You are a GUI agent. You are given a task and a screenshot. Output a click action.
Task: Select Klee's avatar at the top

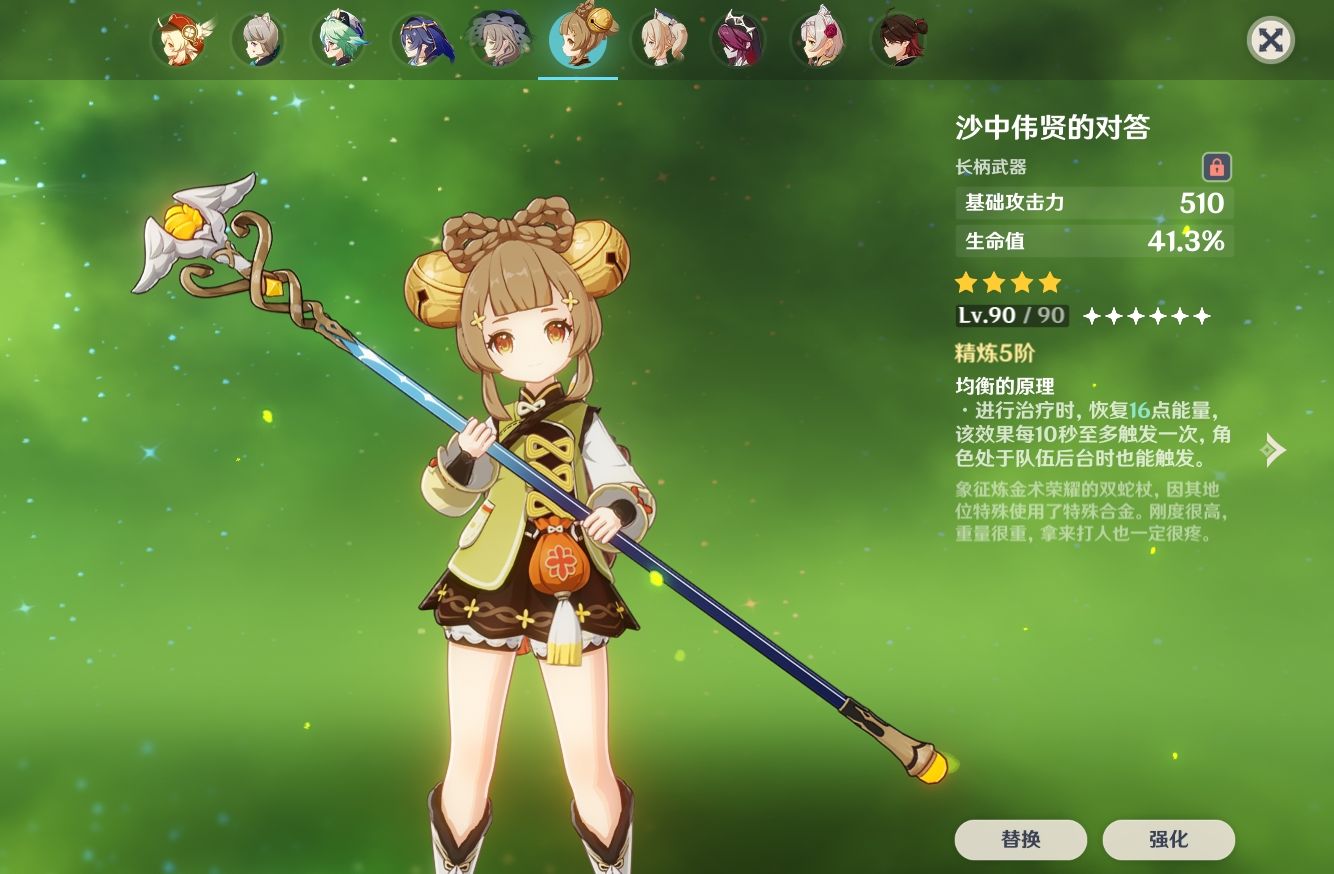point(181,40)
